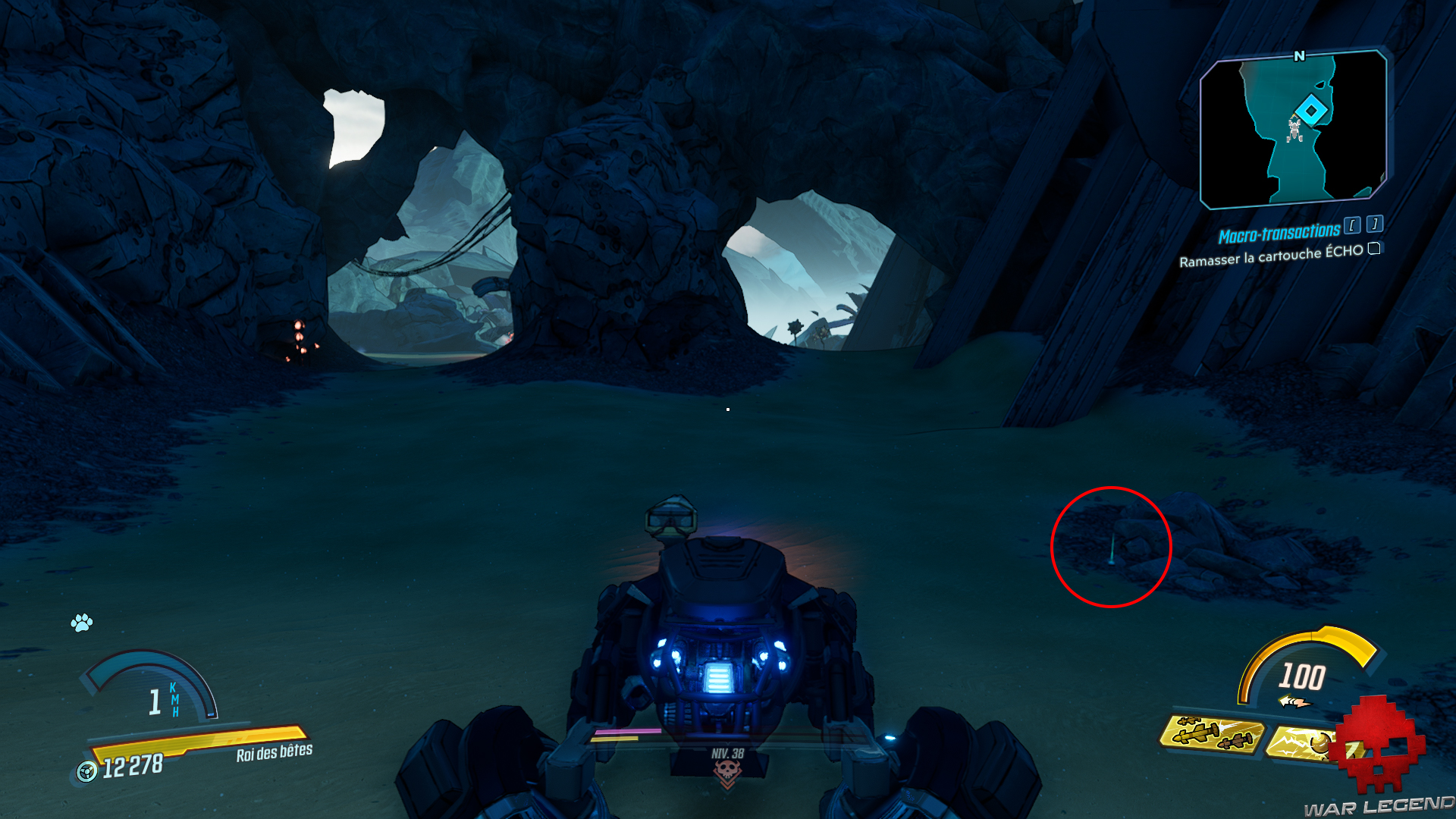Select the N compass indicator above the minimap

click(1299, 55)
